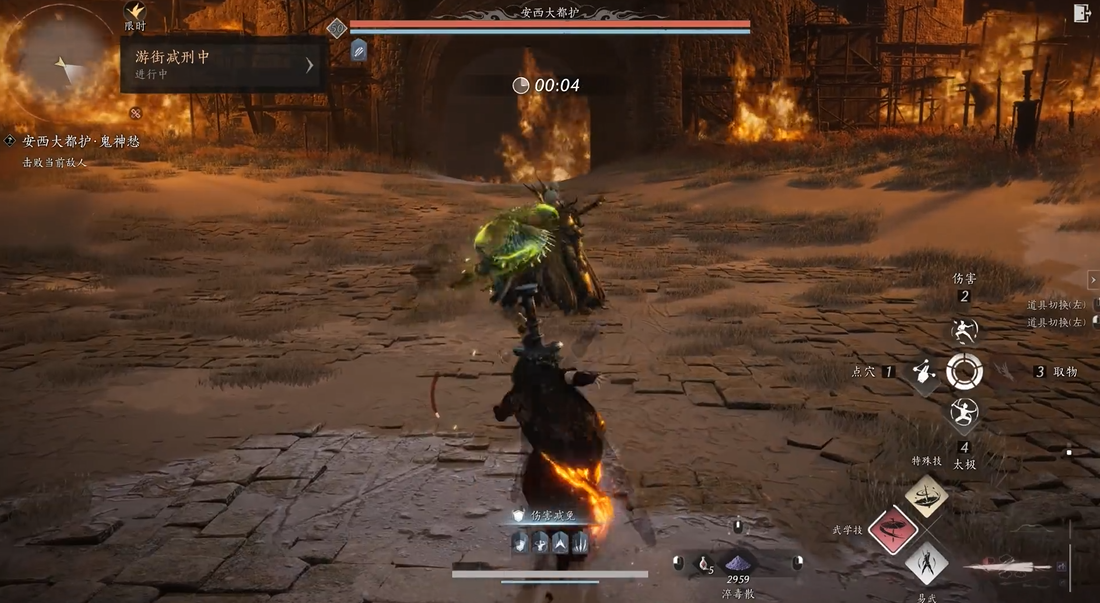Open the 安西大都护·鬼神愁 quest tracker

click(80, 141)
